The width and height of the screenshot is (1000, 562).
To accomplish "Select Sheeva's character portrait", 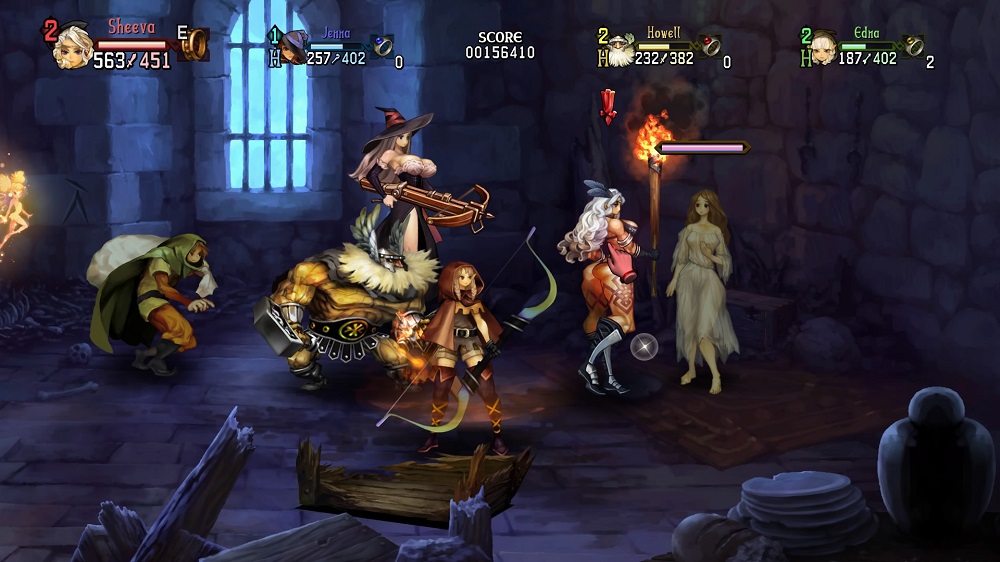I will 73,46.
